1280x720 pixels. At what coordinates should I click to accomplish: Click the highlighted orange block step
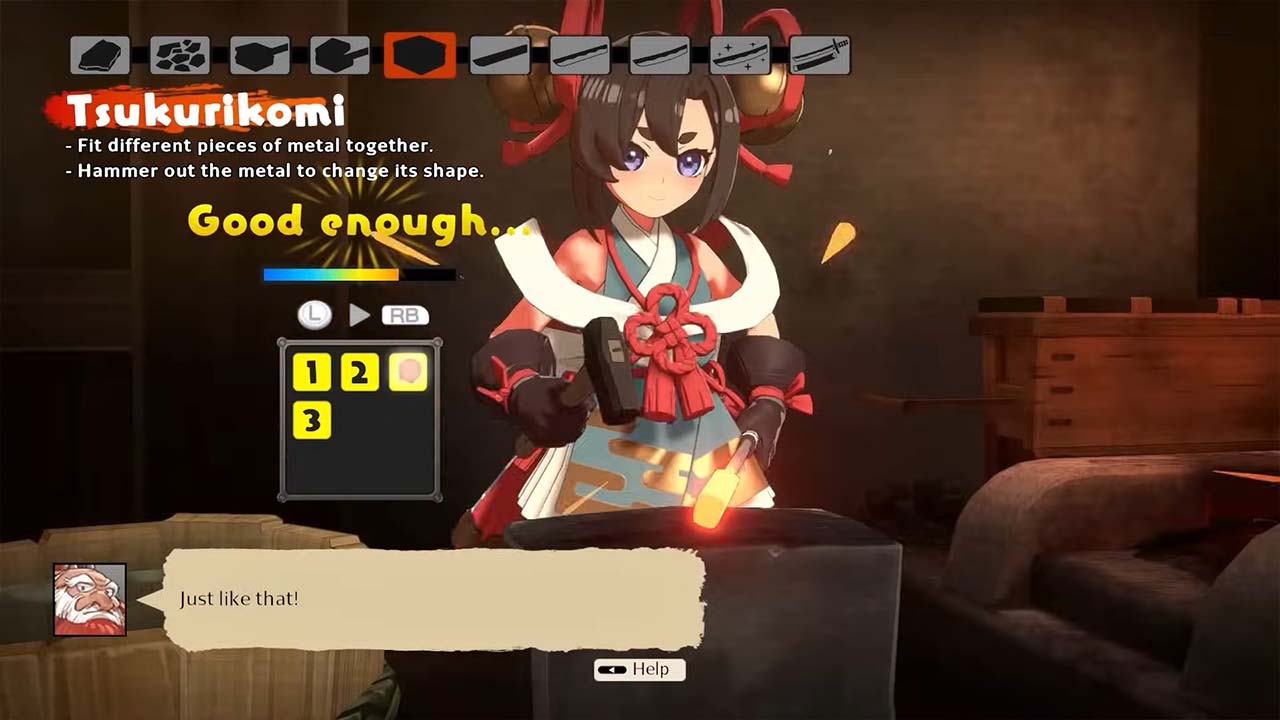tap(420, 55)
